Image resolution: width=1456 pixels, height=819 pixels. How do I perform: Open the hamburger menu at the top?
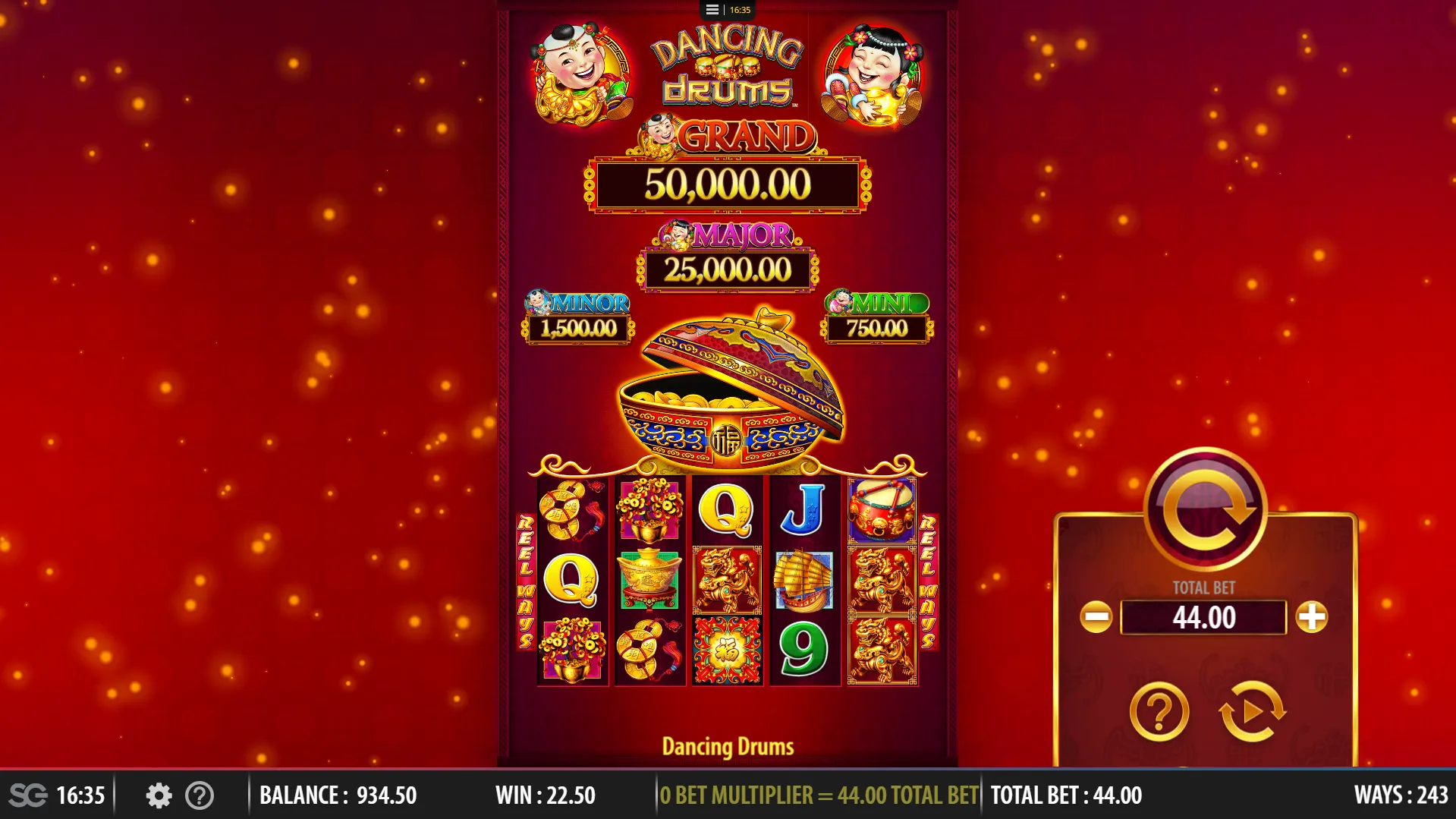point(712,10)
